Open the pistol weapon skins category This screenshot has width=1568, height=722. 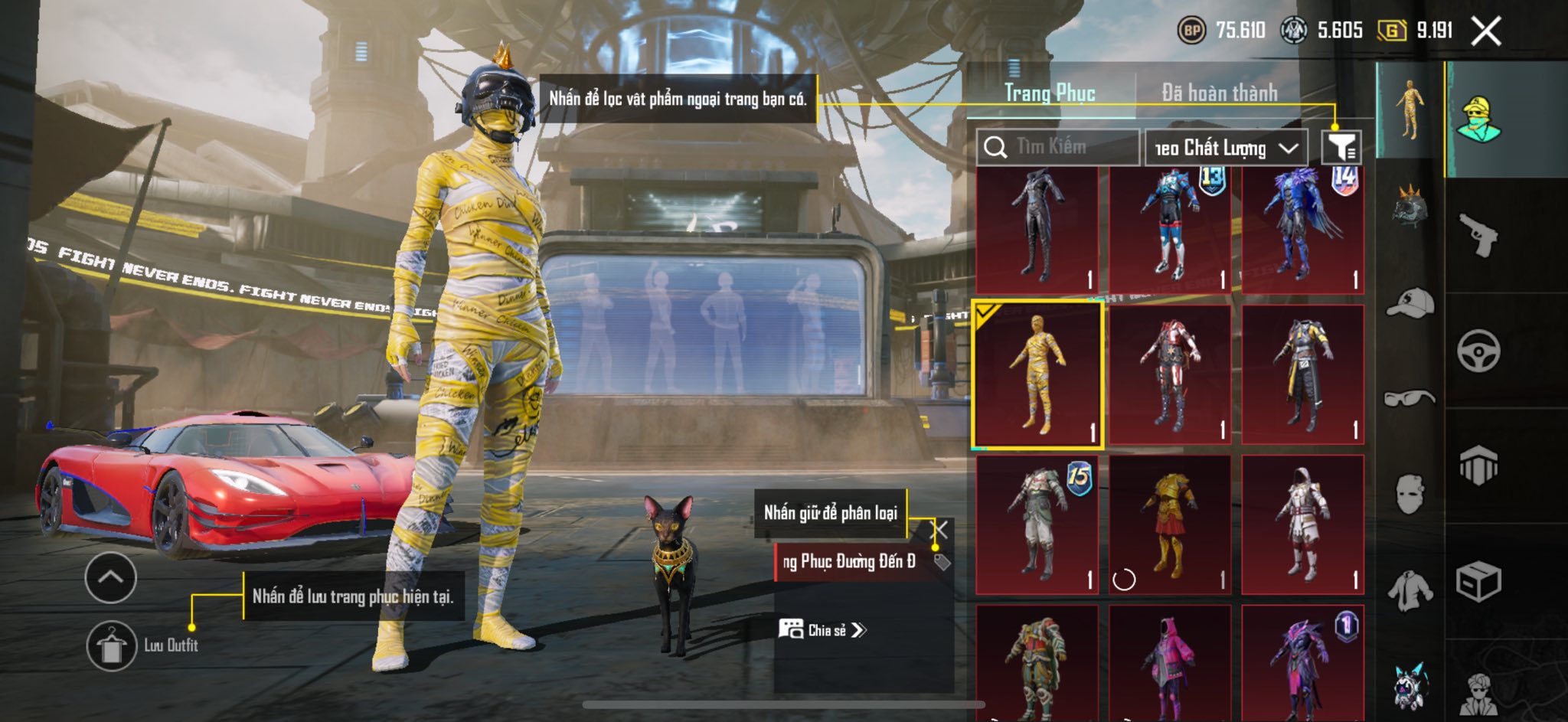[1478, 235]
